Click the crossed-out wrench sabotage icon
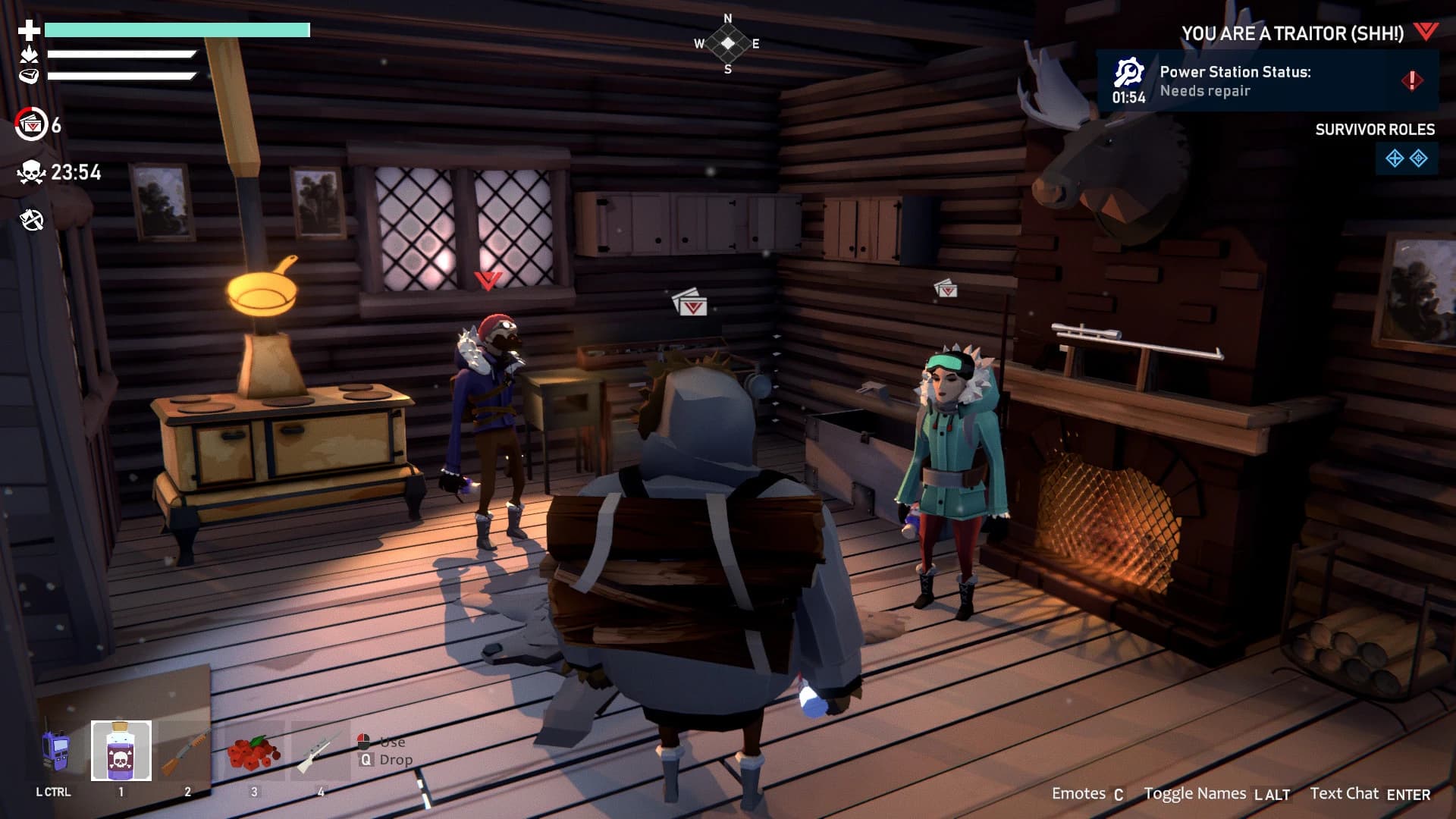The width and height of the screenshot is (1456, 819). (31, 220)
